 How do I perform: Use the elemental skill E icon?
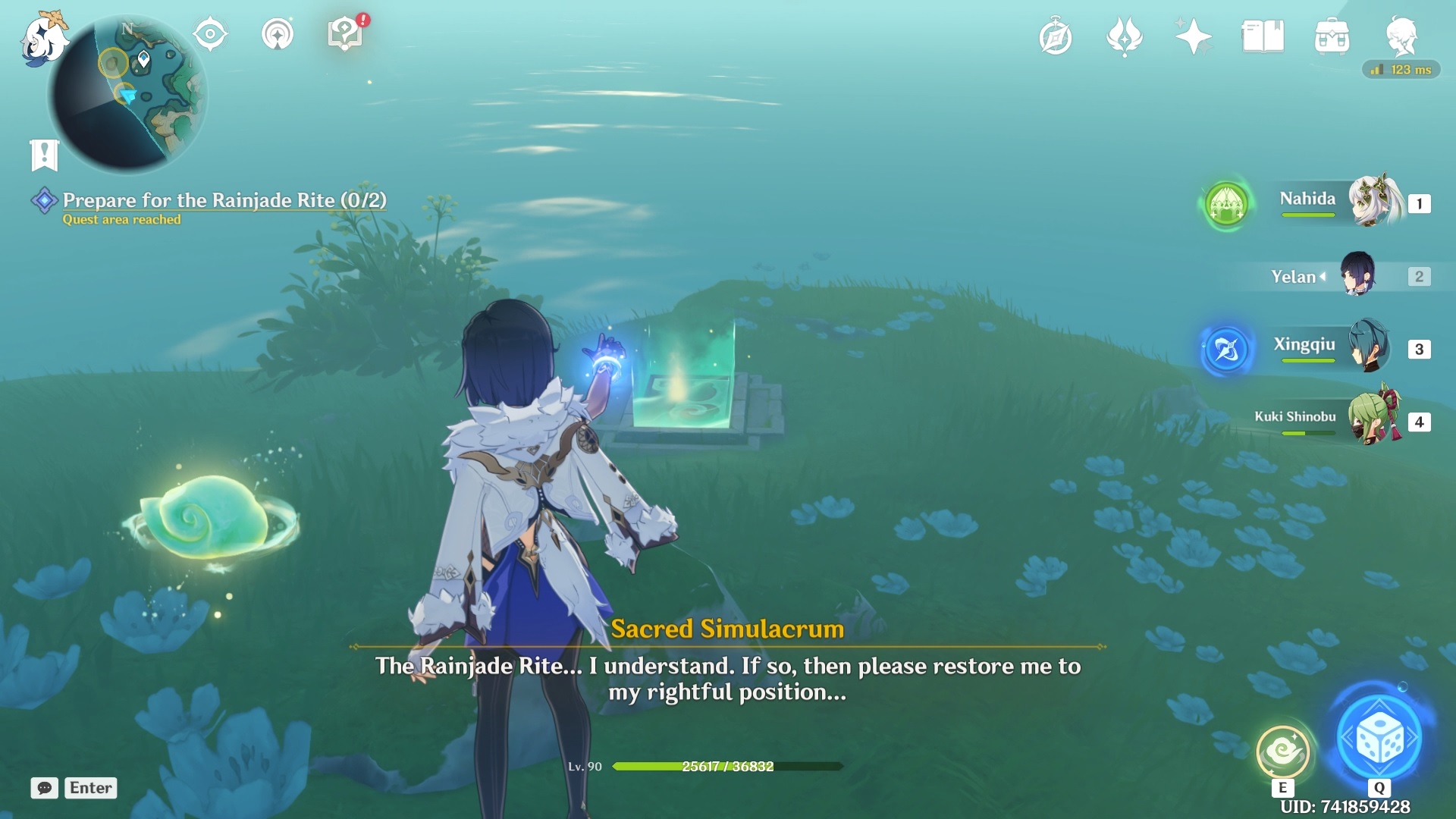point(1282,753)
